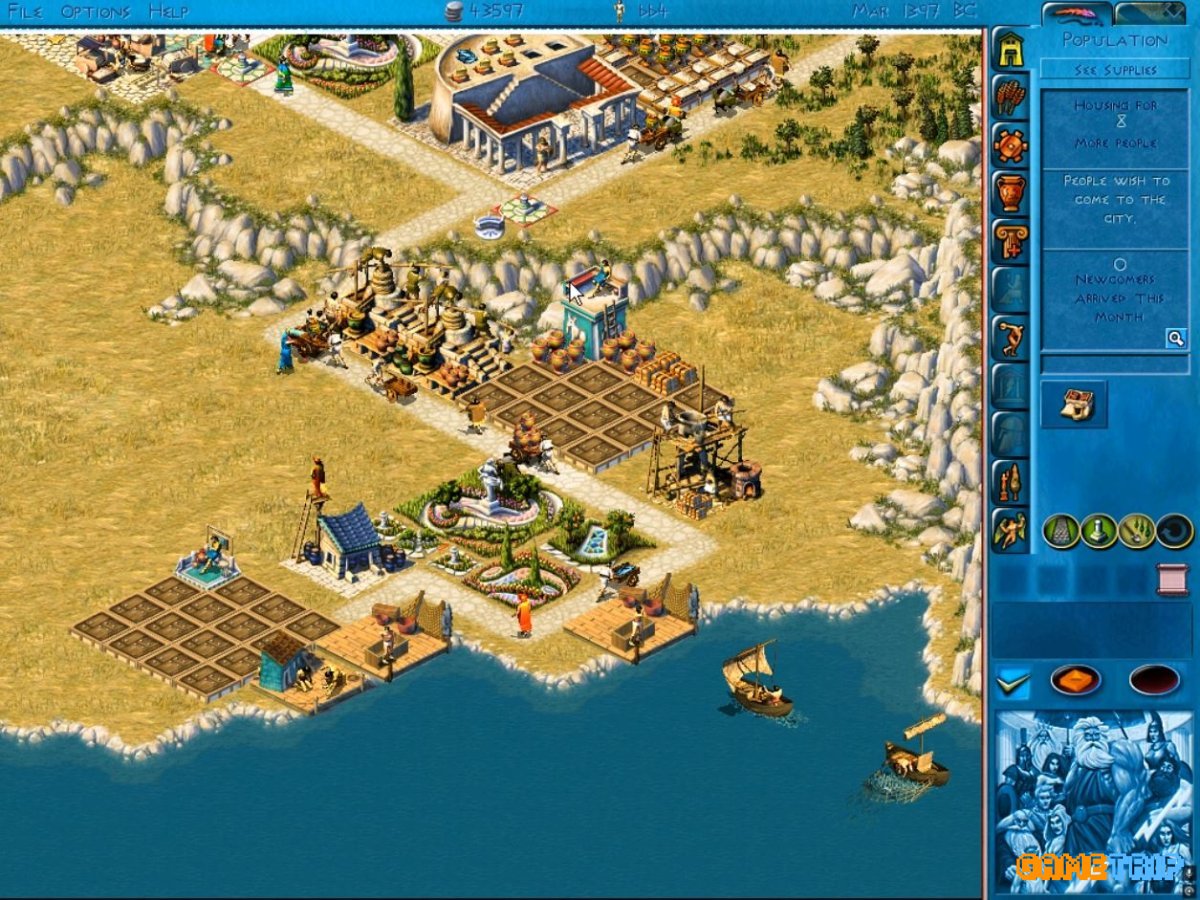Click the See Supplies button
The width and height of the screenshot is (1200, 900).
click(1115, 69)
